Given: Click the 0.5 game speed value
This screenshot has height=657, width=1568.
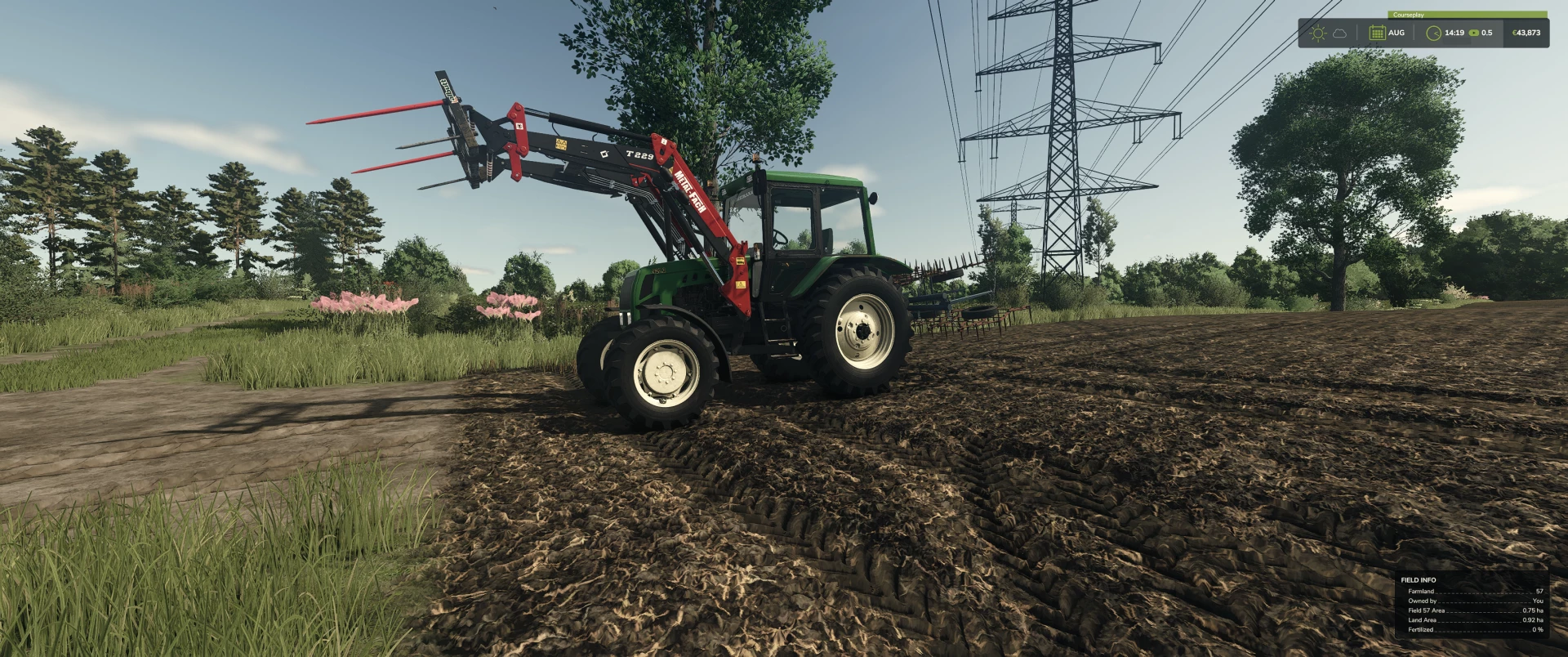Looking at the screenshot, I should (x=1486, y=34).
